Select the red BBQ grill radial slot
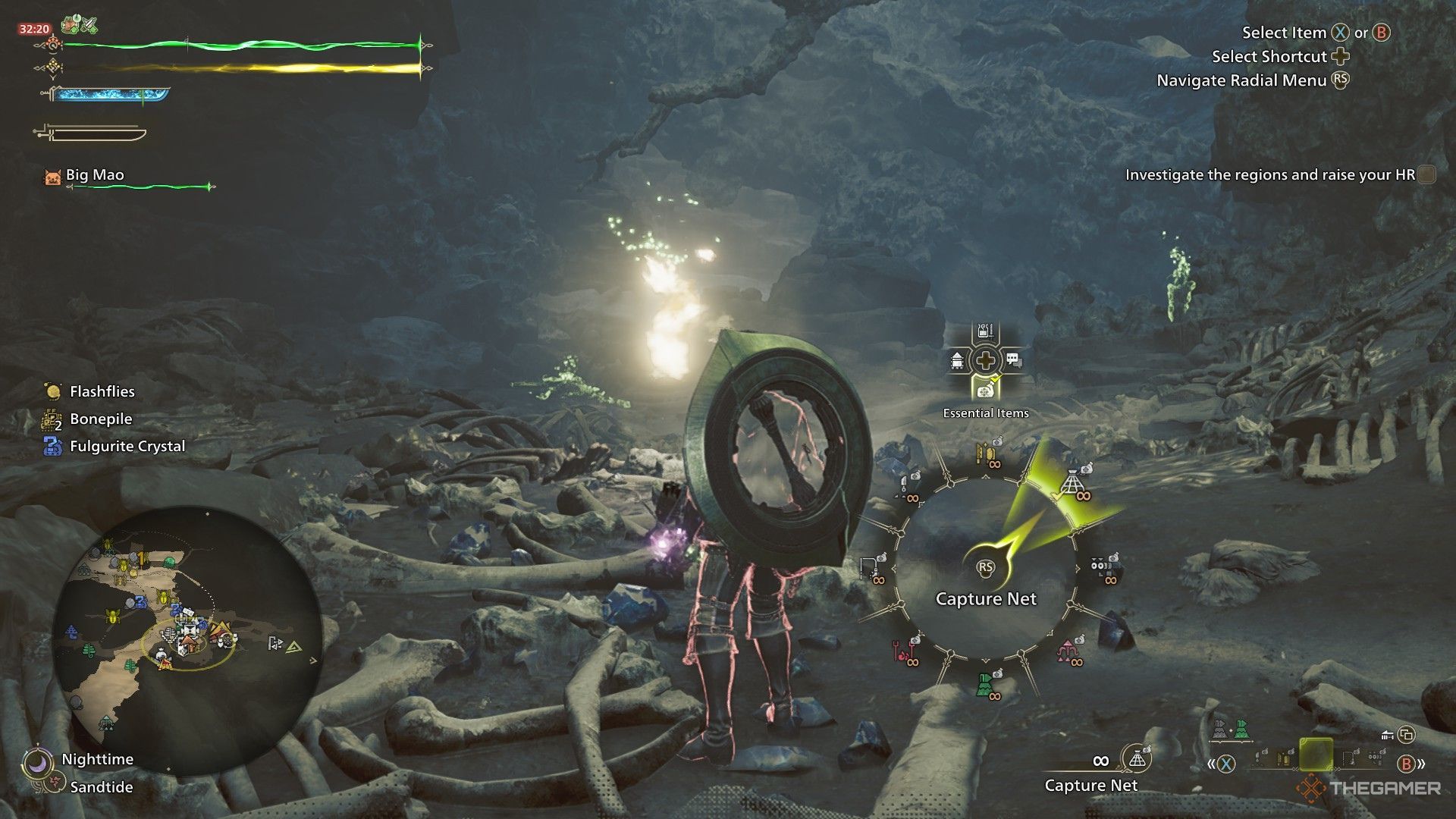This screenshot has height=819, width=1456. click(904, 651)
